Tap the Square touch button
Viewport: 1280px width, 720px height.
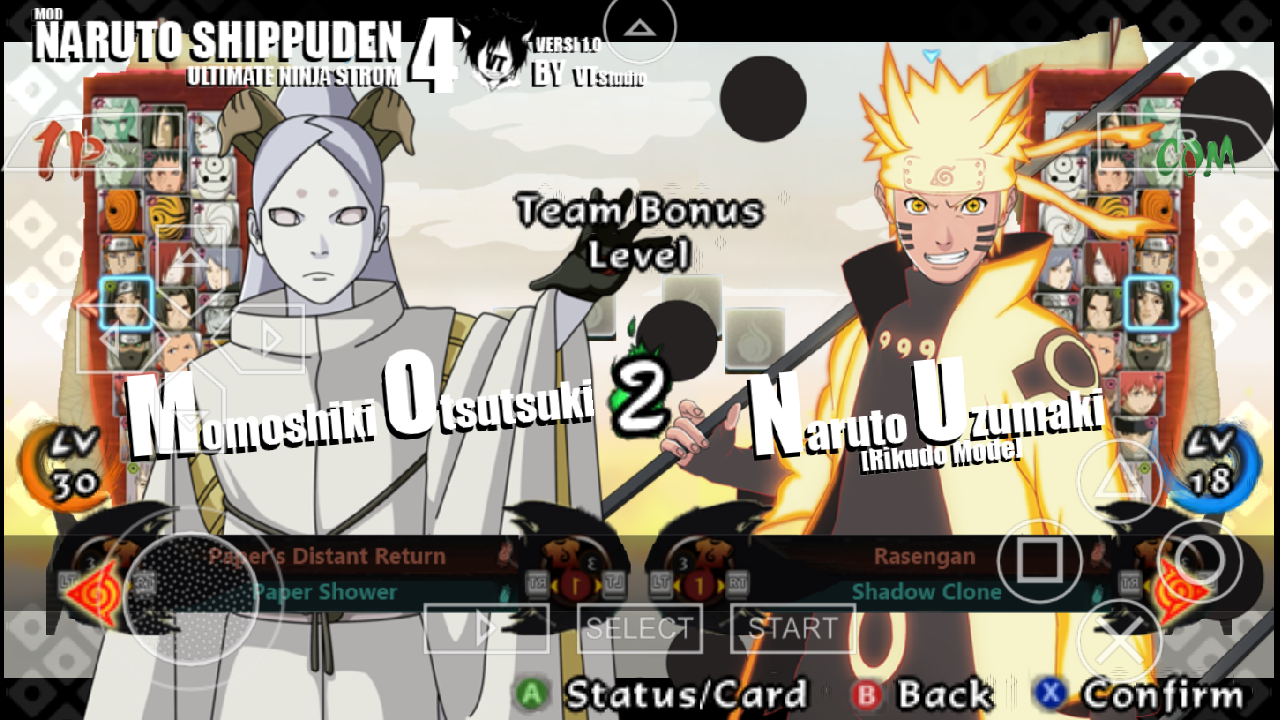click(1039, 560)
